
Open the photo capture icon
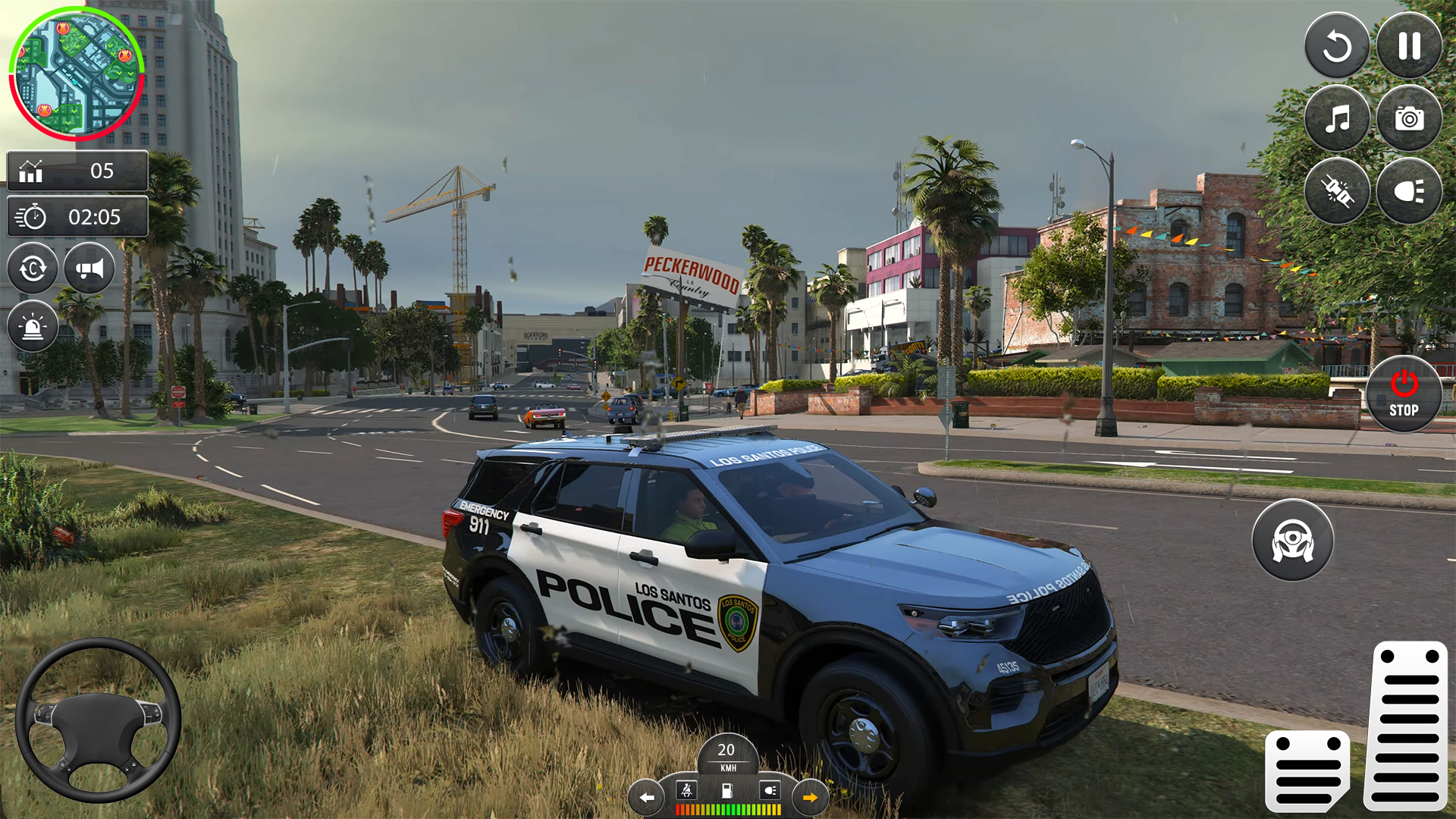(x=1407, y=118)
